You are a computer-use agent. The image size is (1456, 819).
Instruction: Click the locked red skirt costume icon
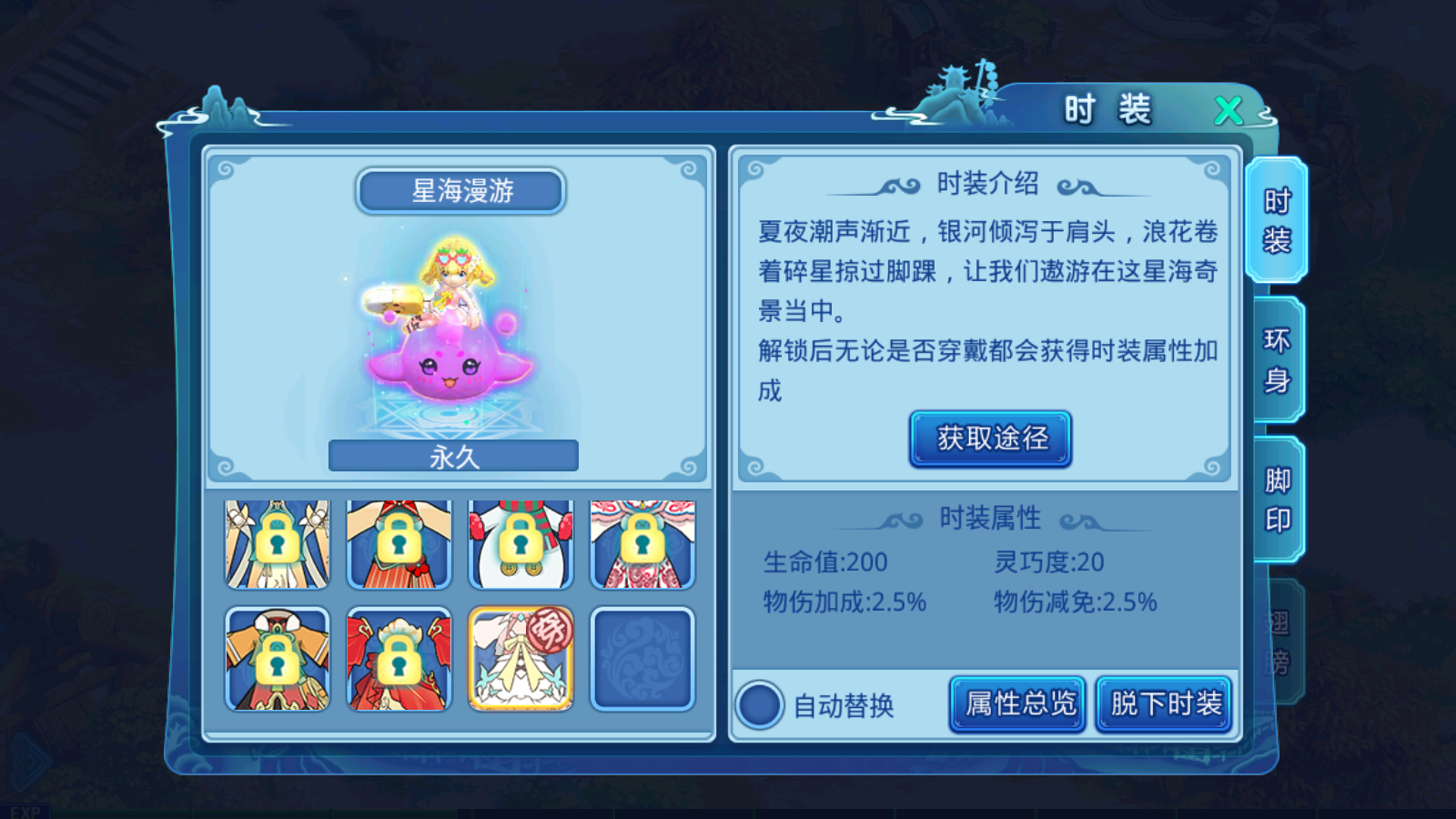point(398,545)
